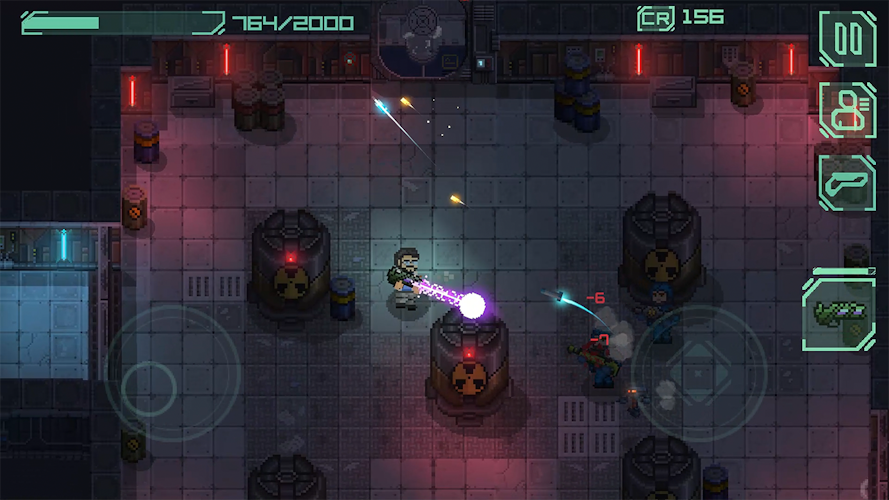889x500 pixels.
Task: Open the character profile screen
Action: 847,110
